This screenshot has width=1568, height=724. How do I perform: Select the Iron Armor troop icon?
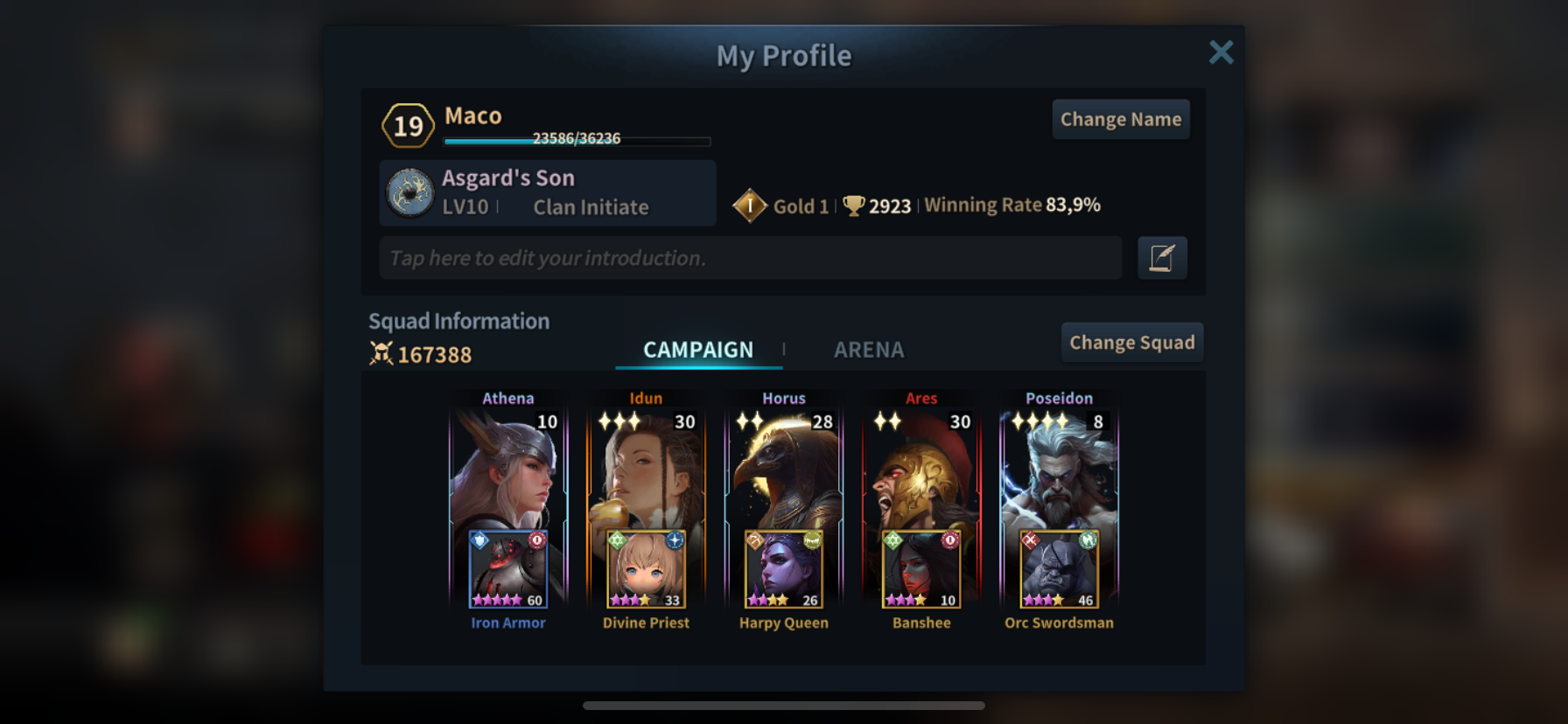point(508,569)
